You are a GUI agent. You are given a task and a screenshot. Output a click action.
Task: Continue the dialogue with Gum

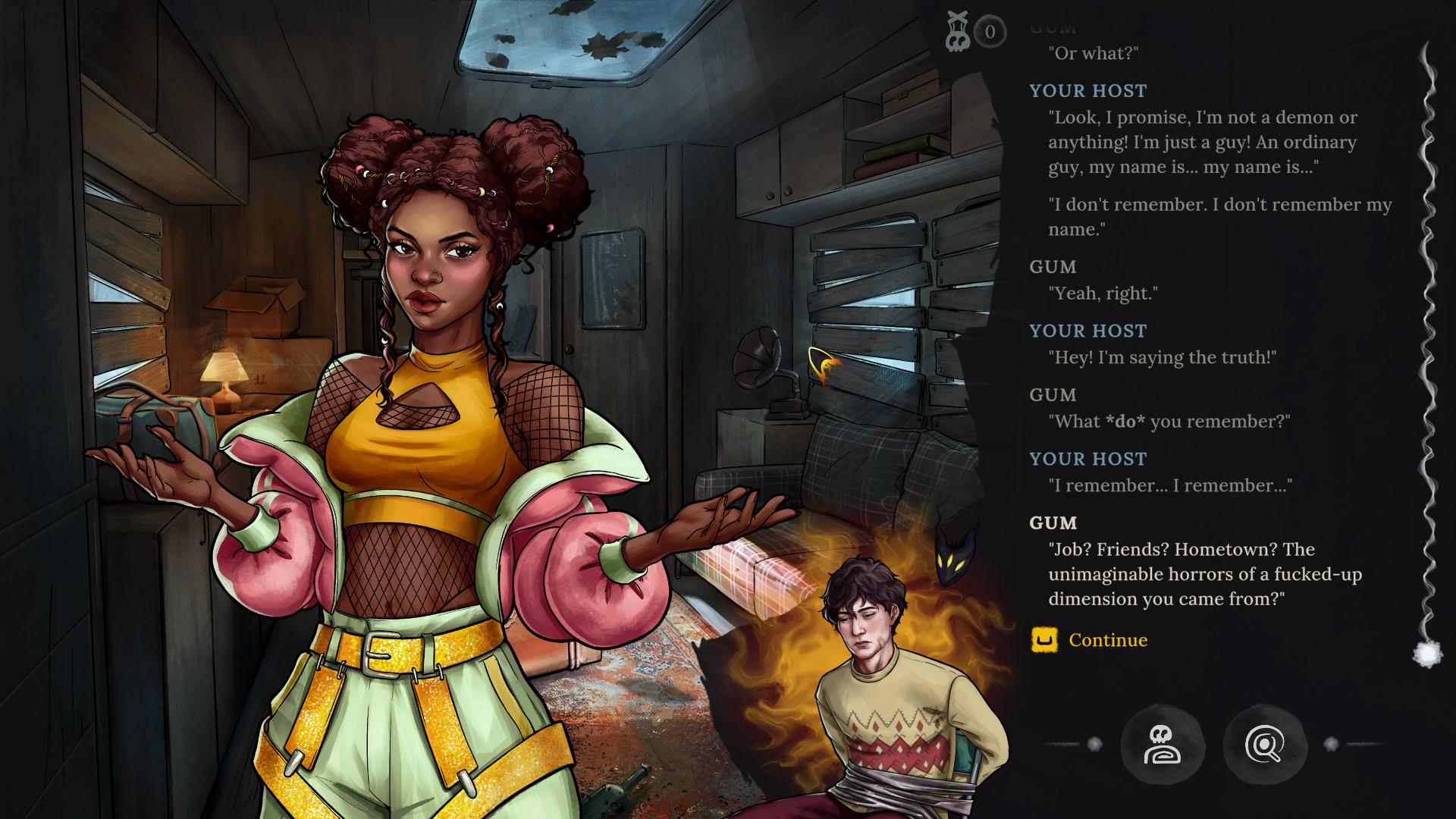coord(1106,641)
